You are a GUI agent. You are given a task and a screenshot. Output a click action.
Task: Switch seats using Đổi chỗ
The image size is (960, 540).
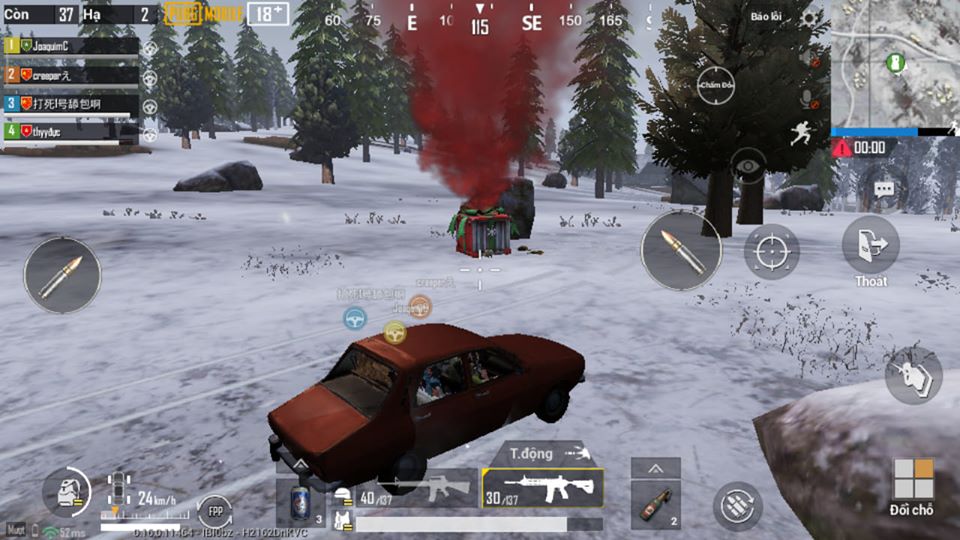[913, 487]
